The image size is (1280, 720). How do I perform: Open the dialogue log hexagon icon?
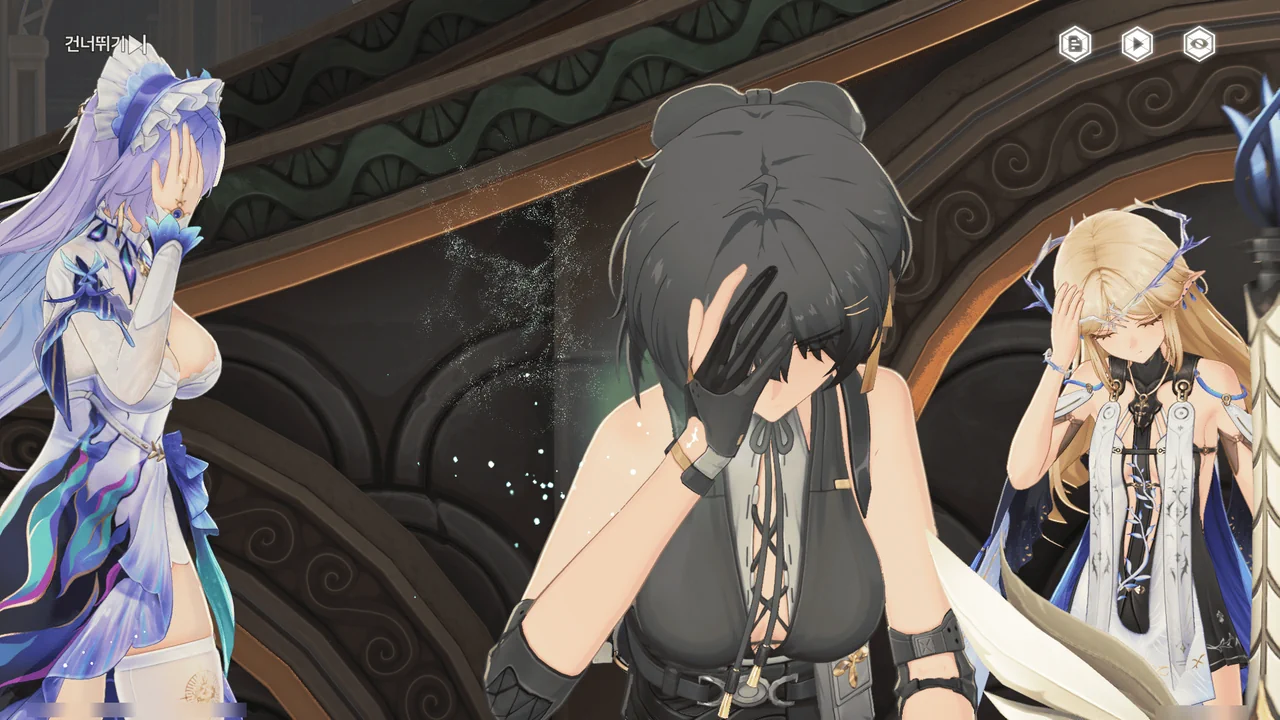click(x=1075, y=44)
